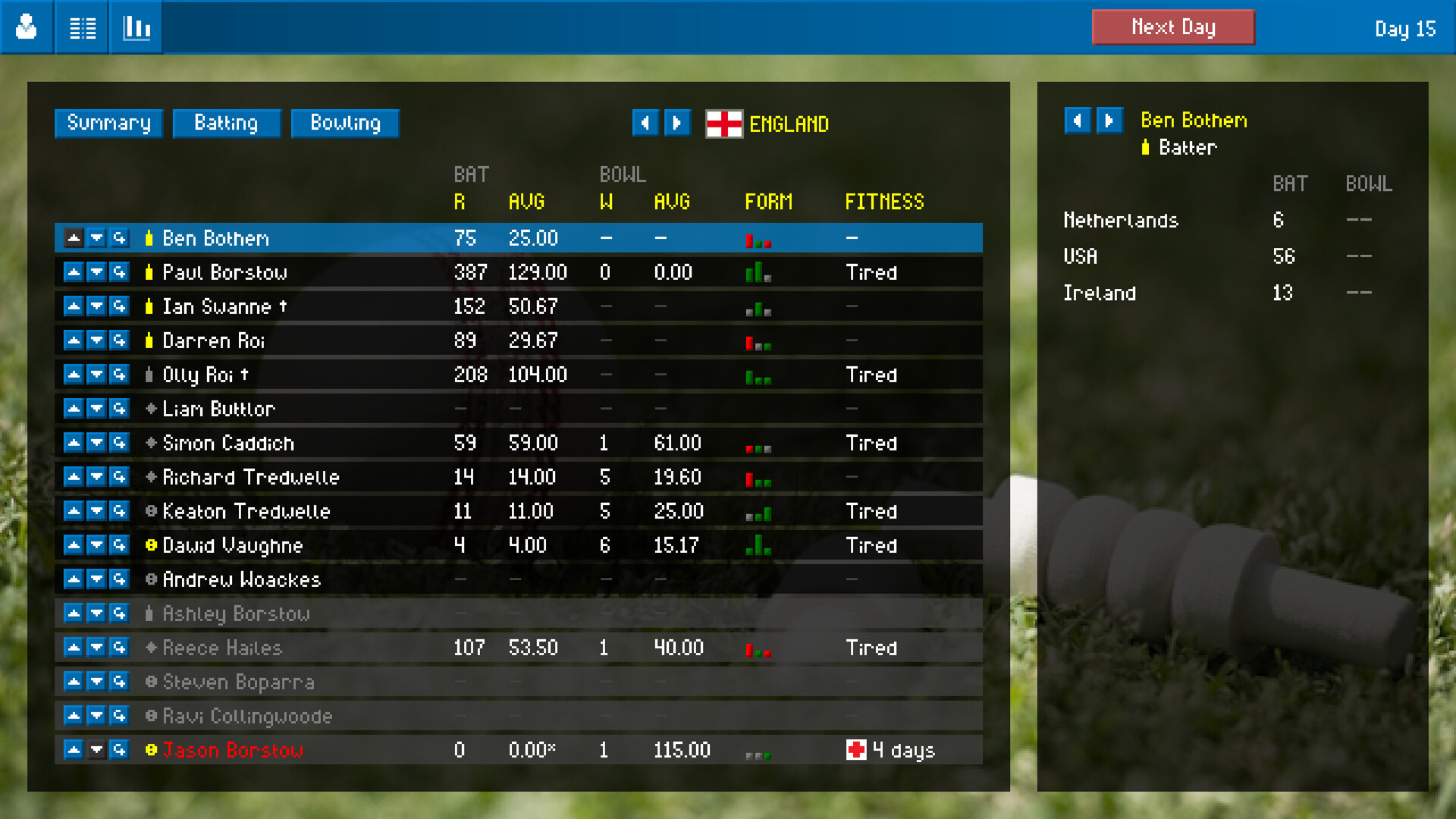Open the bar chart statistics icon
This screenshot has height=819, width=1456.
[x=136, y=27]
